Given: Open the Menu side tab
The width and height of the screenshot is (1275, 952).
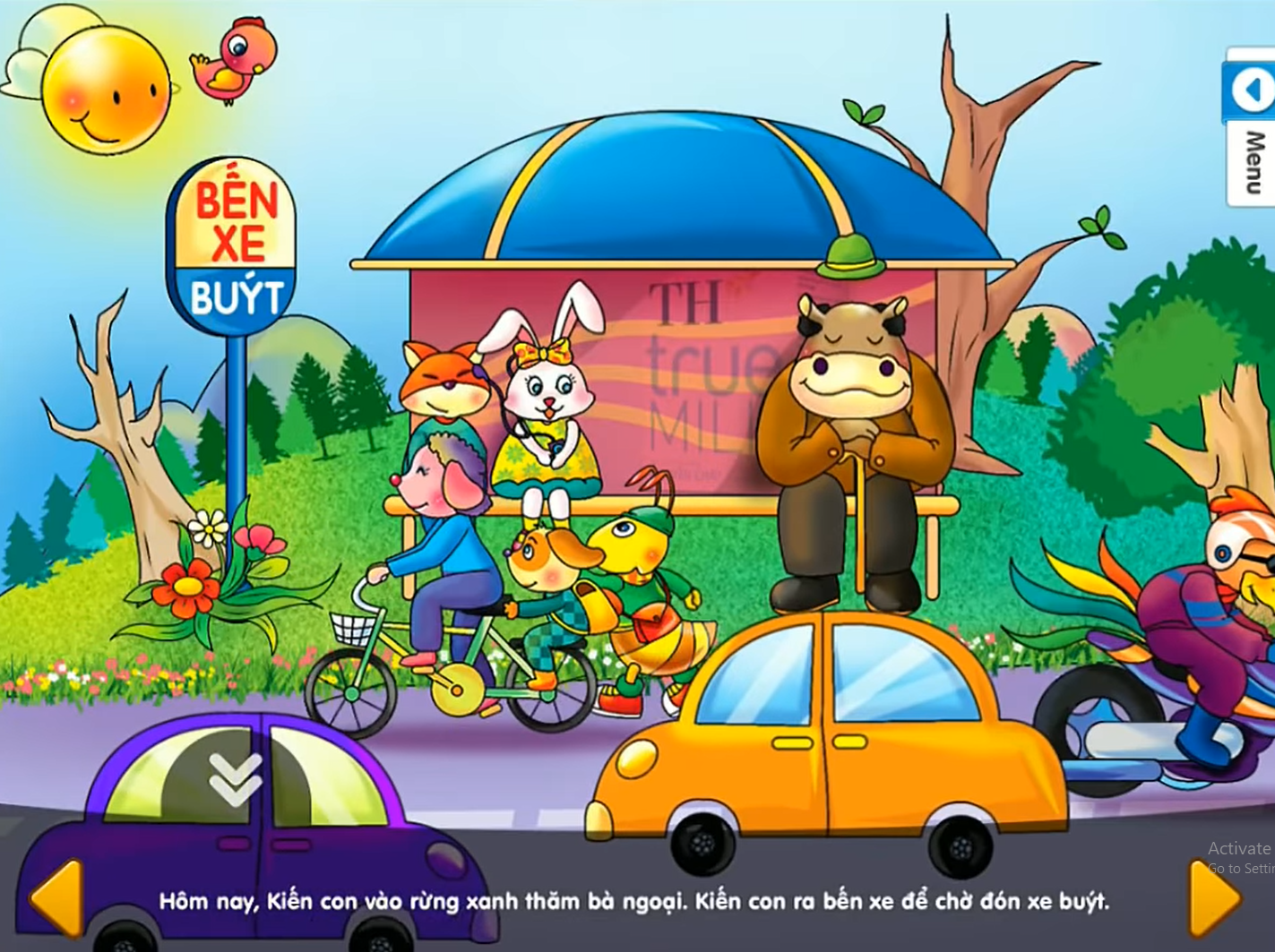Looking at the screenshot, I should 1254,164.
